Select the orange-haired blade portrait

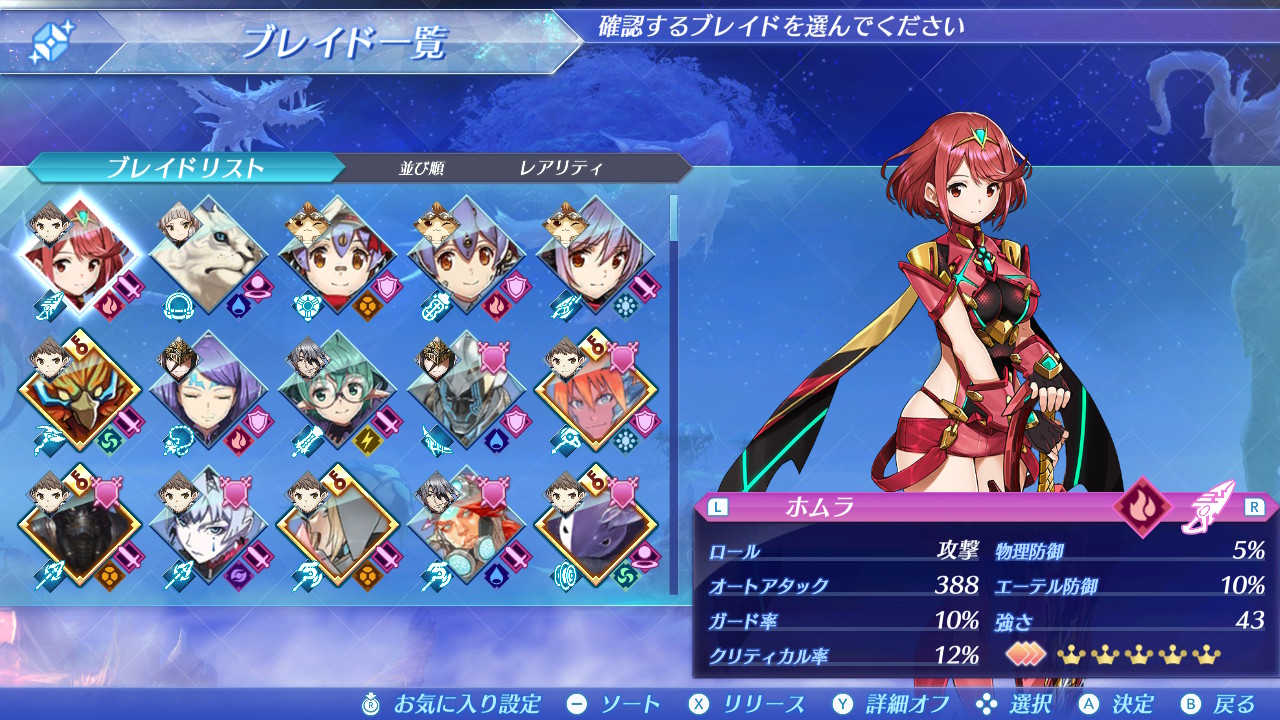596,392
